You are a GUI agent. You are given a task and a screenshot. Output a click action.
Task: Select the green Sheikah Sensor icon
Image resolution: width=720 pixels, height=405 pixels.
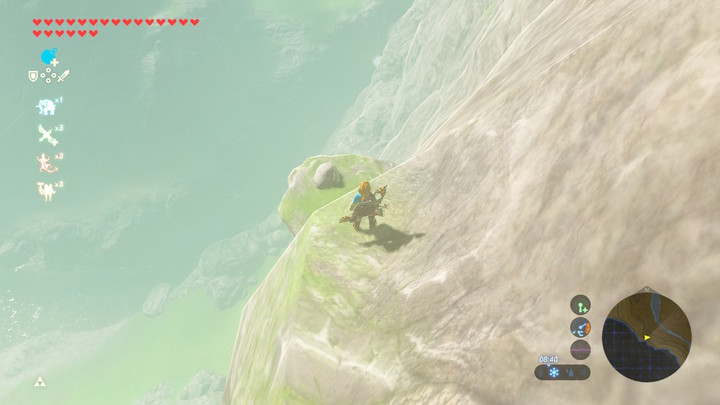click(x=581, y=304)
